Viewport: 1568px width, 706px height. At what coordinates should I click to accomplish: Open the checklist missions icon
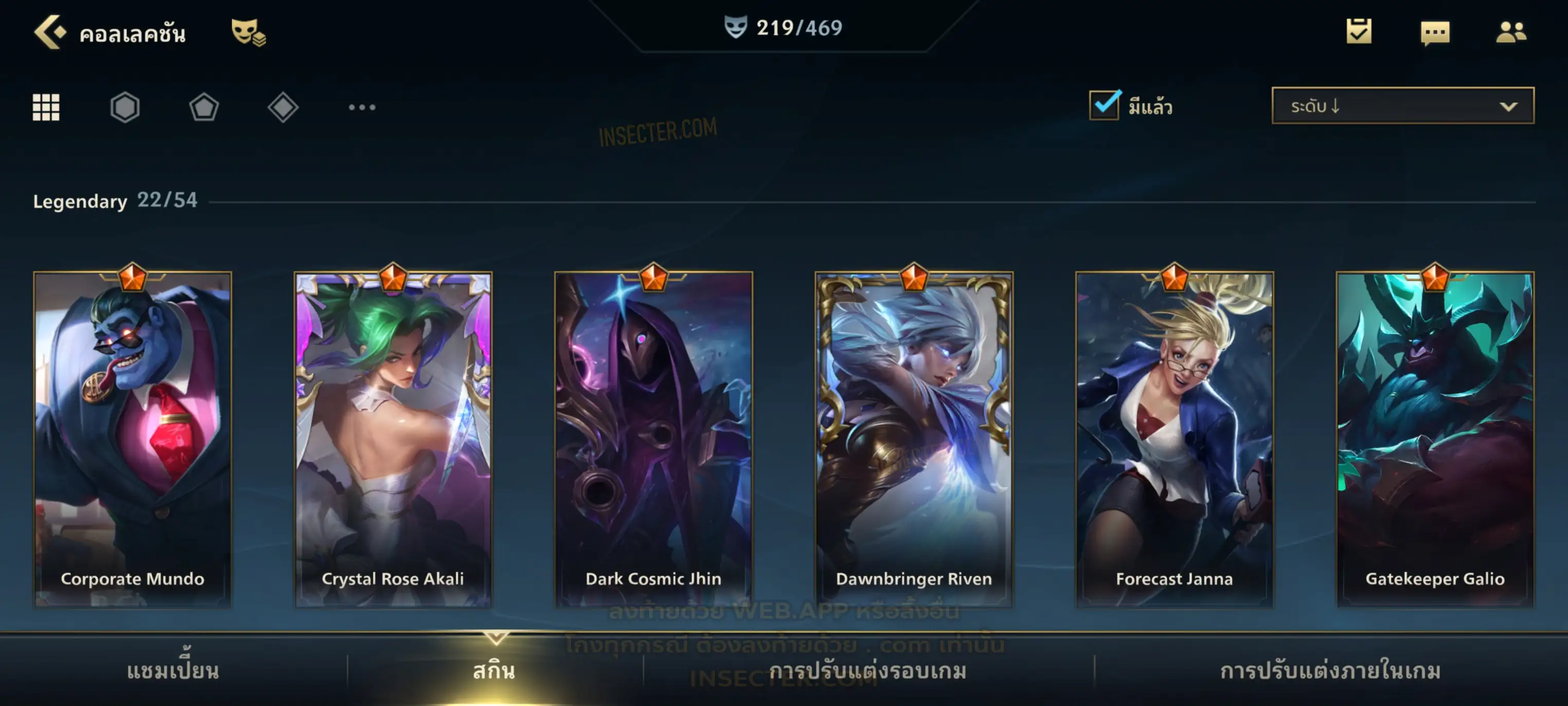point(1359,32)
